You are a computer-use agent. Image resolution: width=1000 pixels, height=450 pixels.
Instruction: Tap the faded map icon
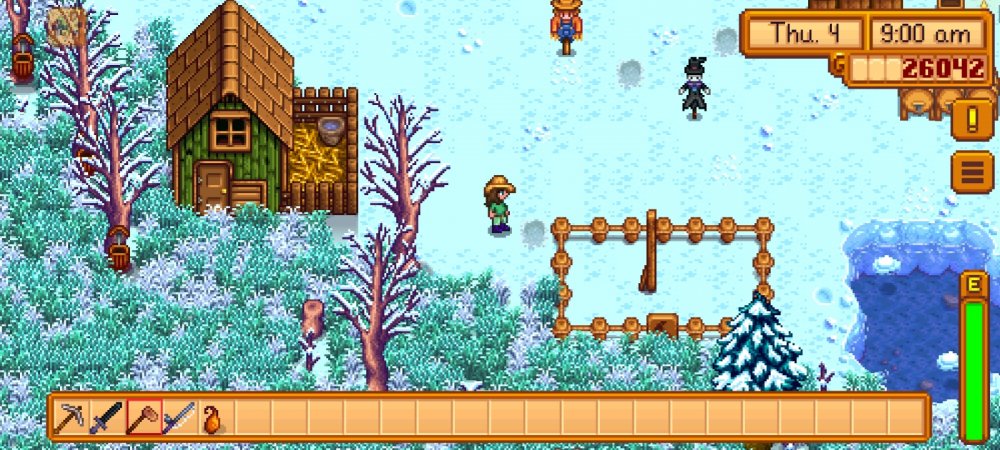point(66,27)
